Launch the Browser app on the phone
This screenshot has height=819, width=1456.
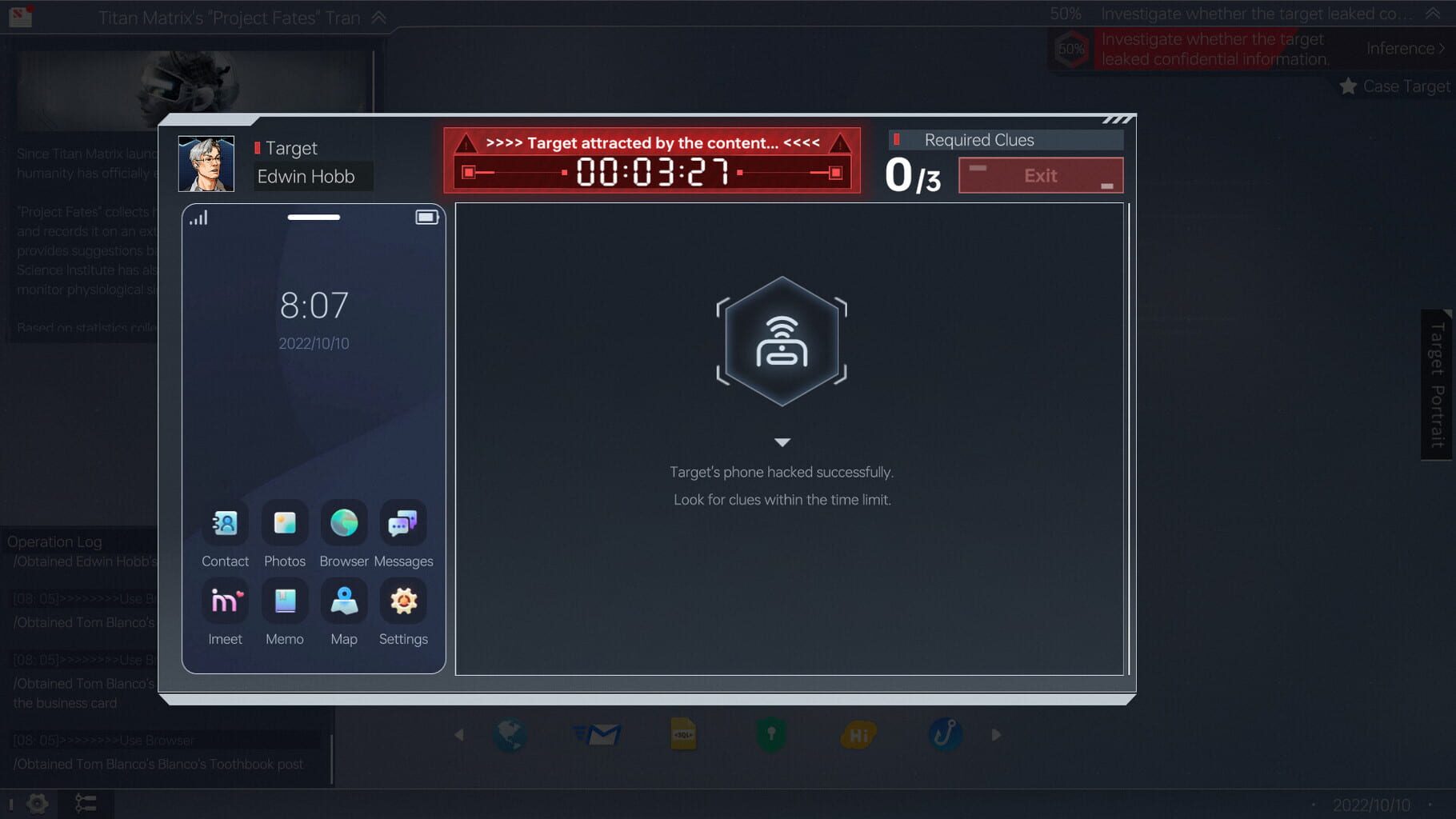point(343,525)
